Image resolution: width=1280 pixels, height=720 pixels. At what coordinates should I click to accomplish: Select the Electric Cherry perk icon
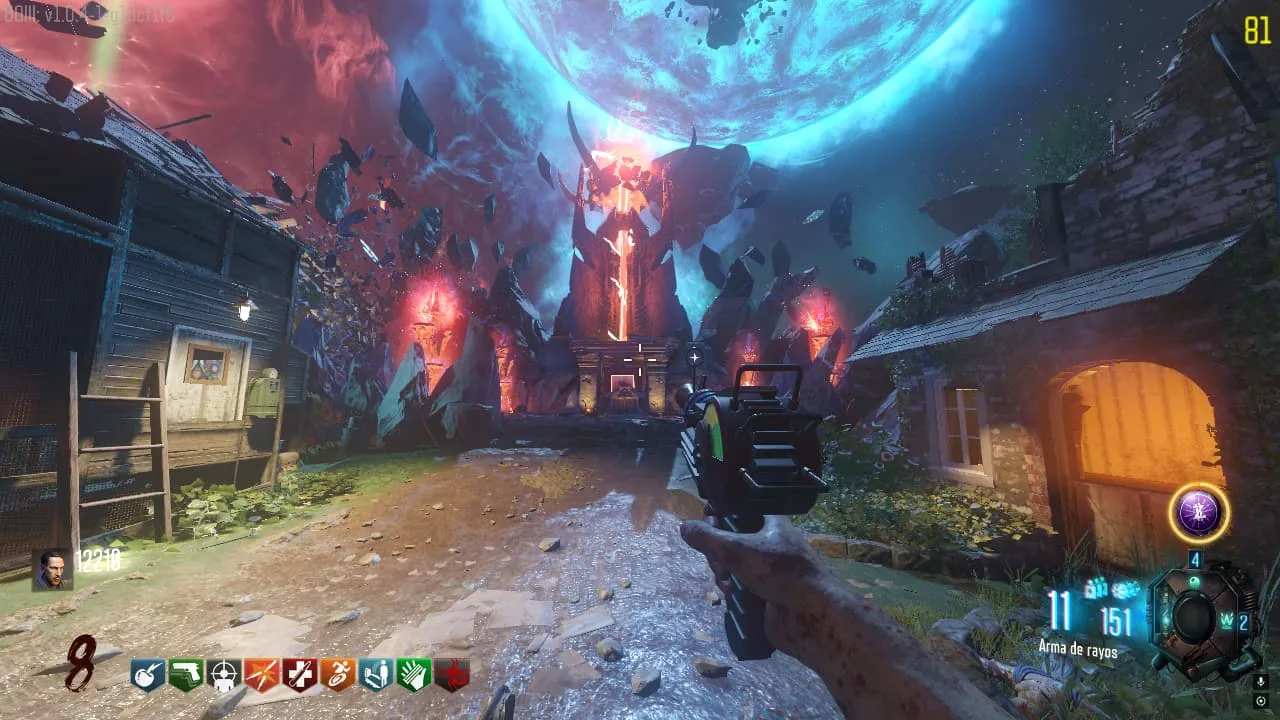148,675
